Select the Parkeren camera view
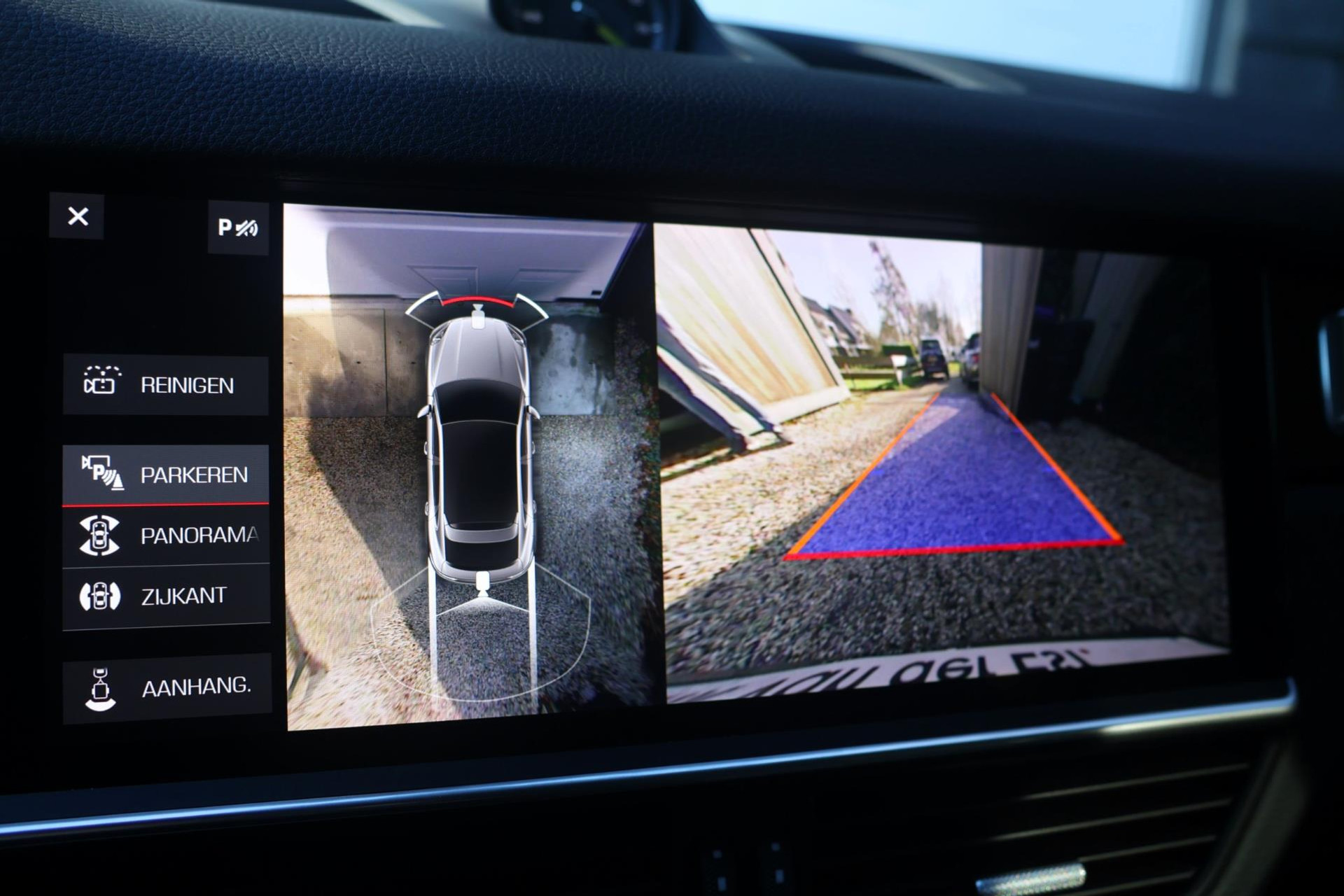 (166, 475)
